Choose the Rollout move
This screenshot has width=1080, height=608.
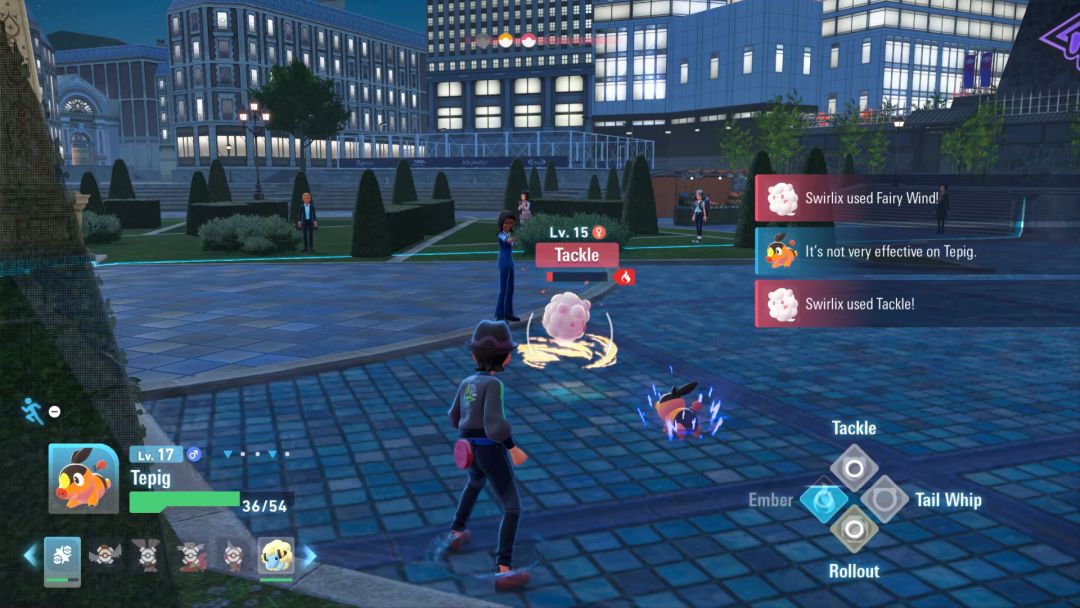853,529
